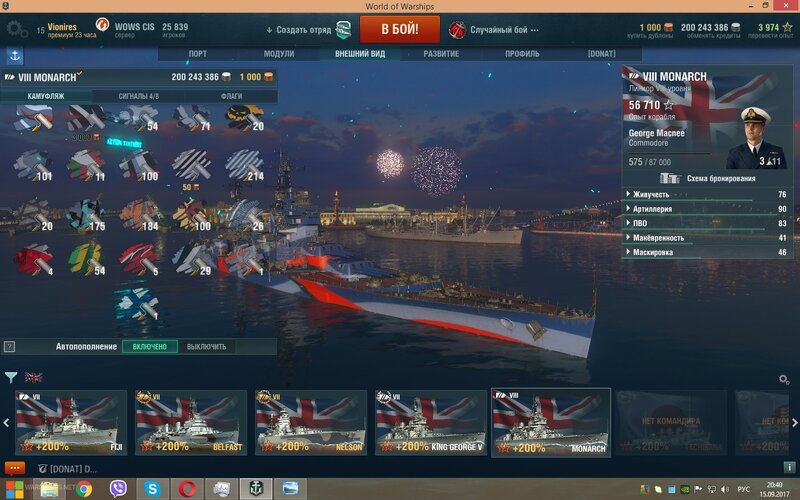The width and height of the screenshot is (800, 500).
Task: Open the game settings gear icon
Action: click(x=17, y=29)
